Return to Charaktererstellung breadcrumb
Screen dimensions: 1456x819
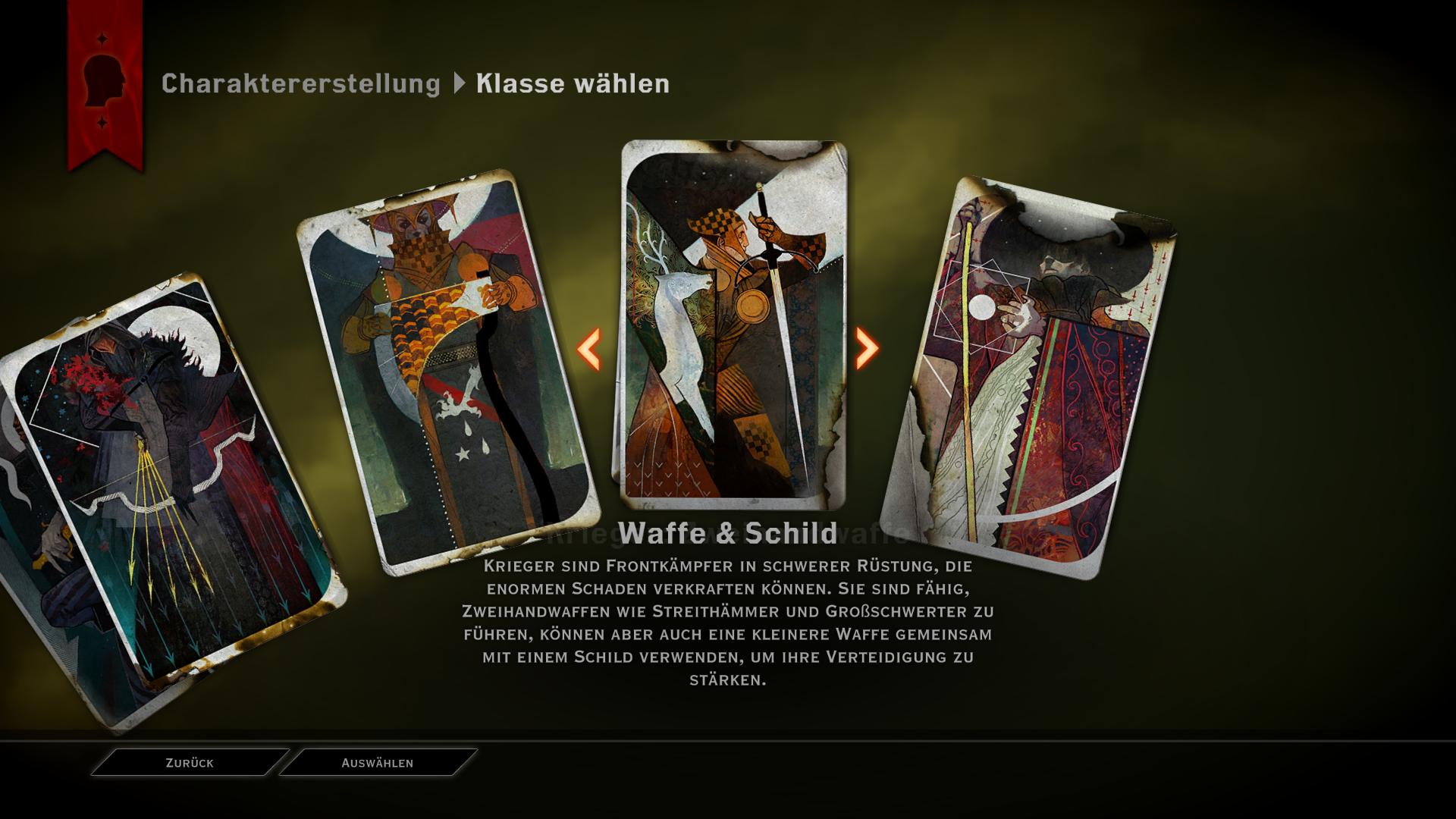[300, 83]
